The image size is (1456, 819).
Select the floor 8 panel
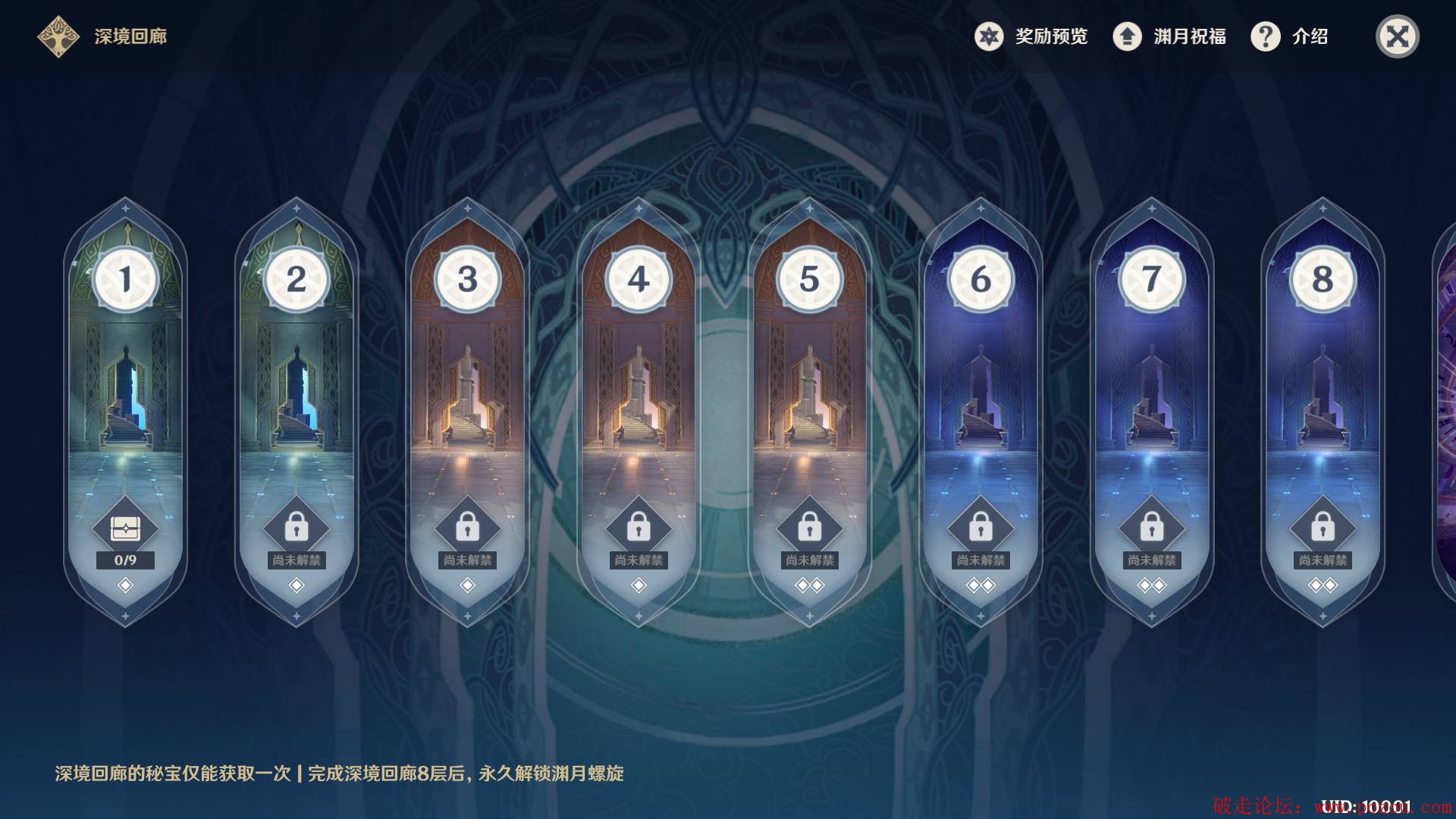tap(1323, 394)
